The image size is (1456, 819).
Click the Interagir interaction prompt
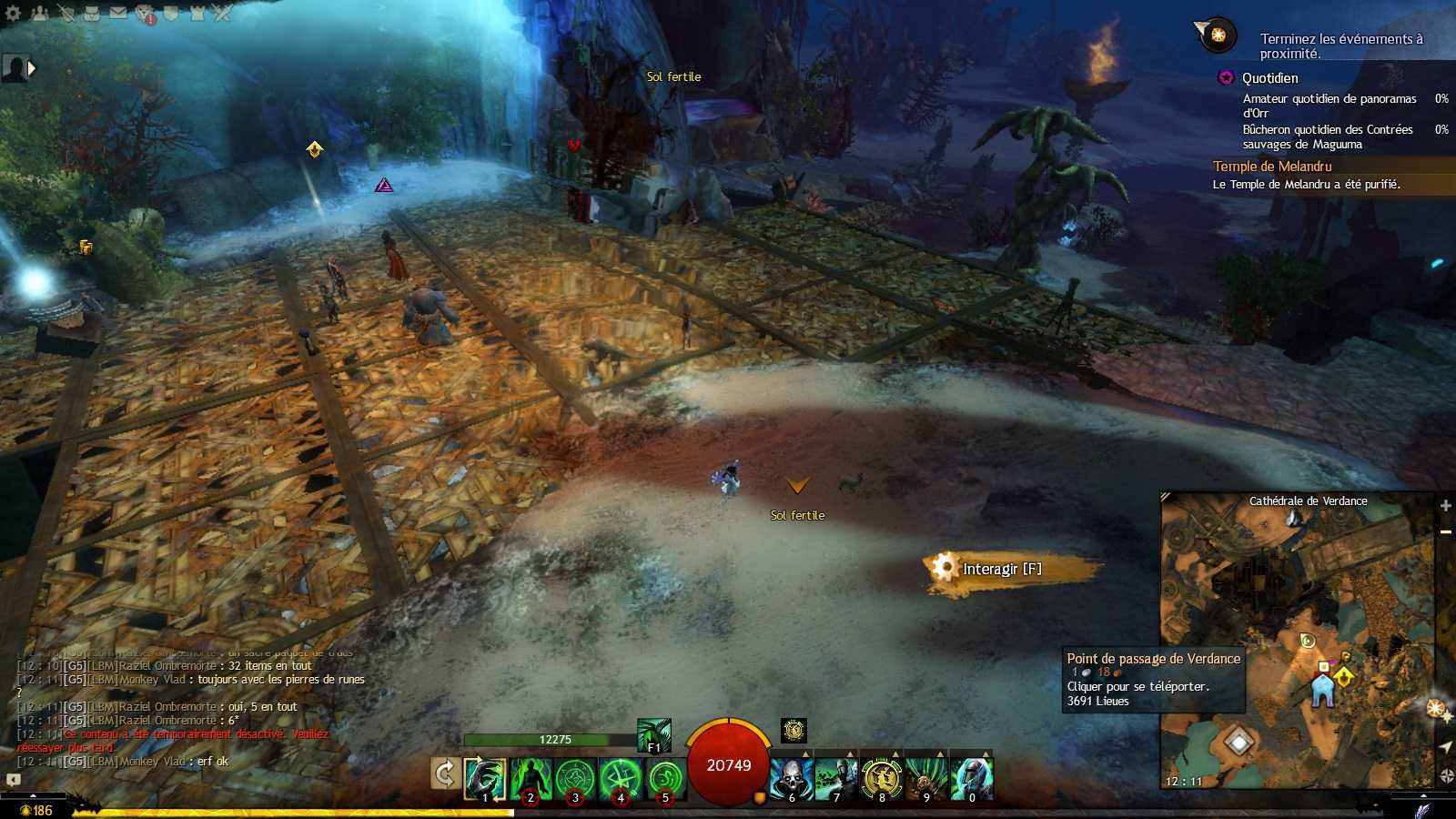1001,569
